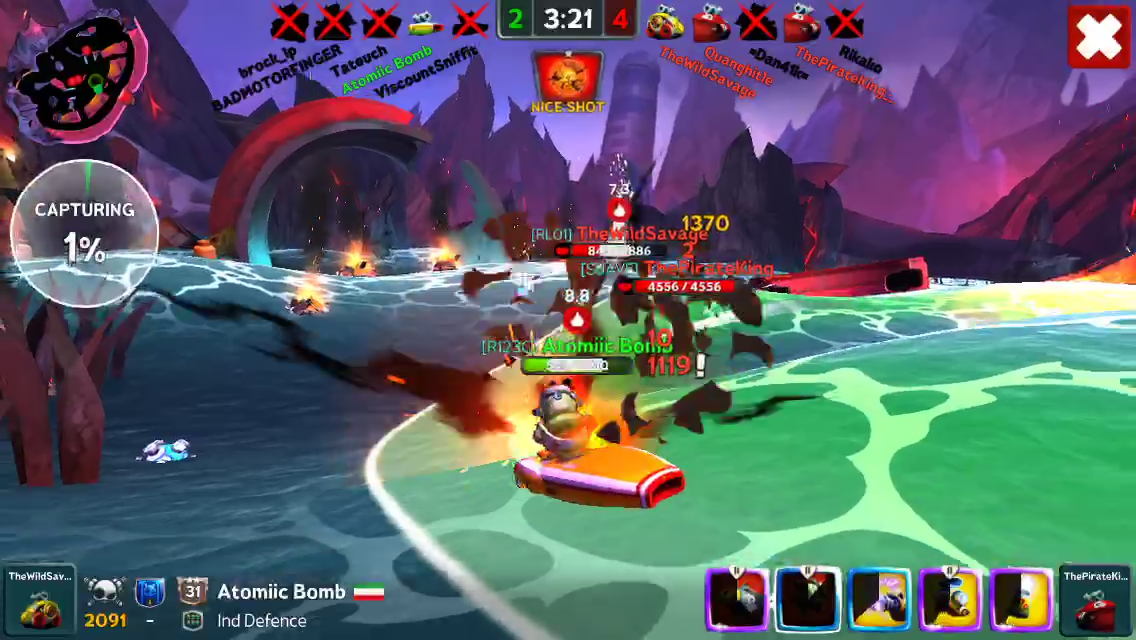Tap the Nice Shot emblem

pos(567,78)
